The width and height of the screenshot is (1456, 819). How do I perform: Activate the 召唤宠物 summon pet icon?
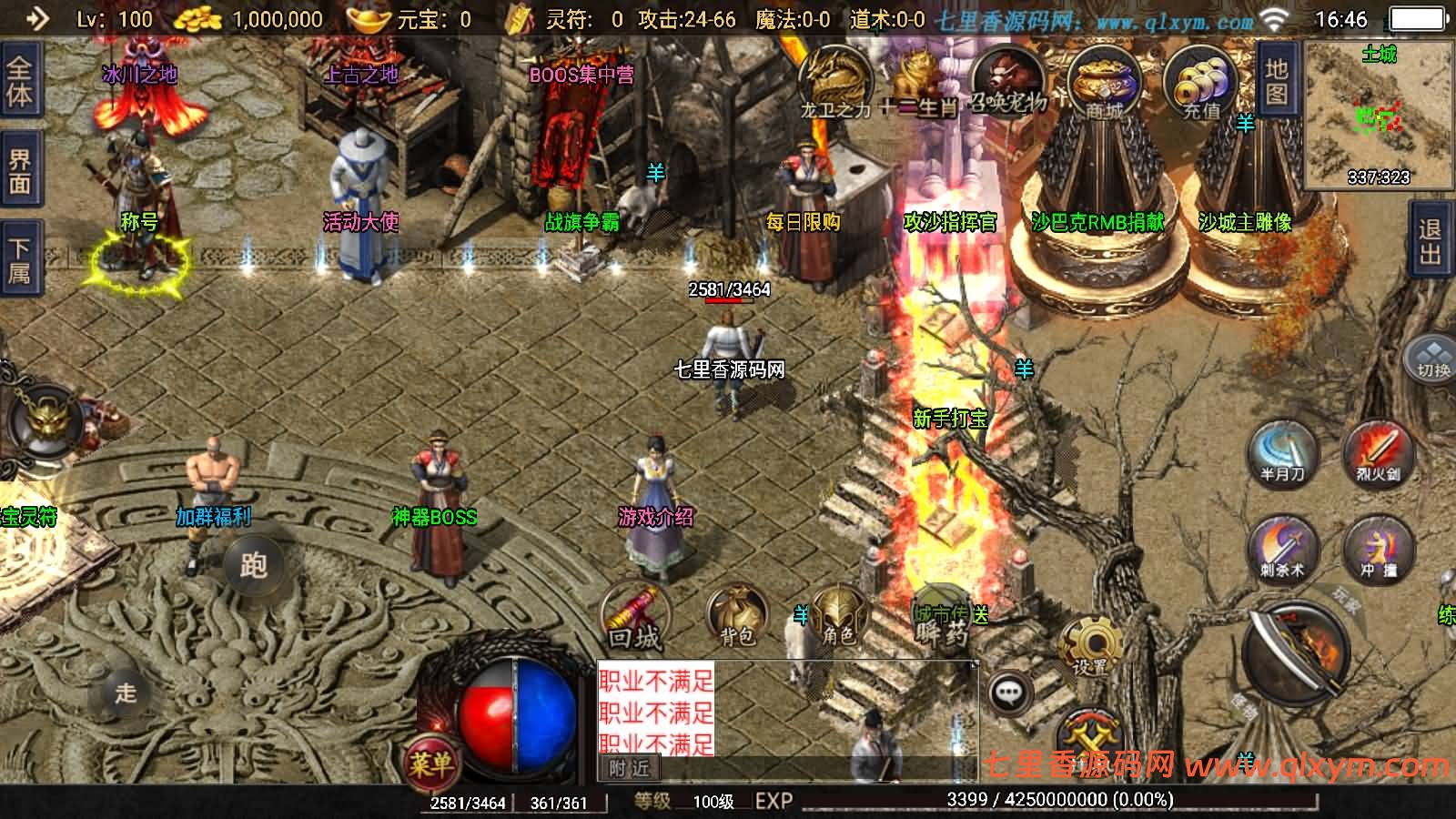click(x=1006, y=84)
